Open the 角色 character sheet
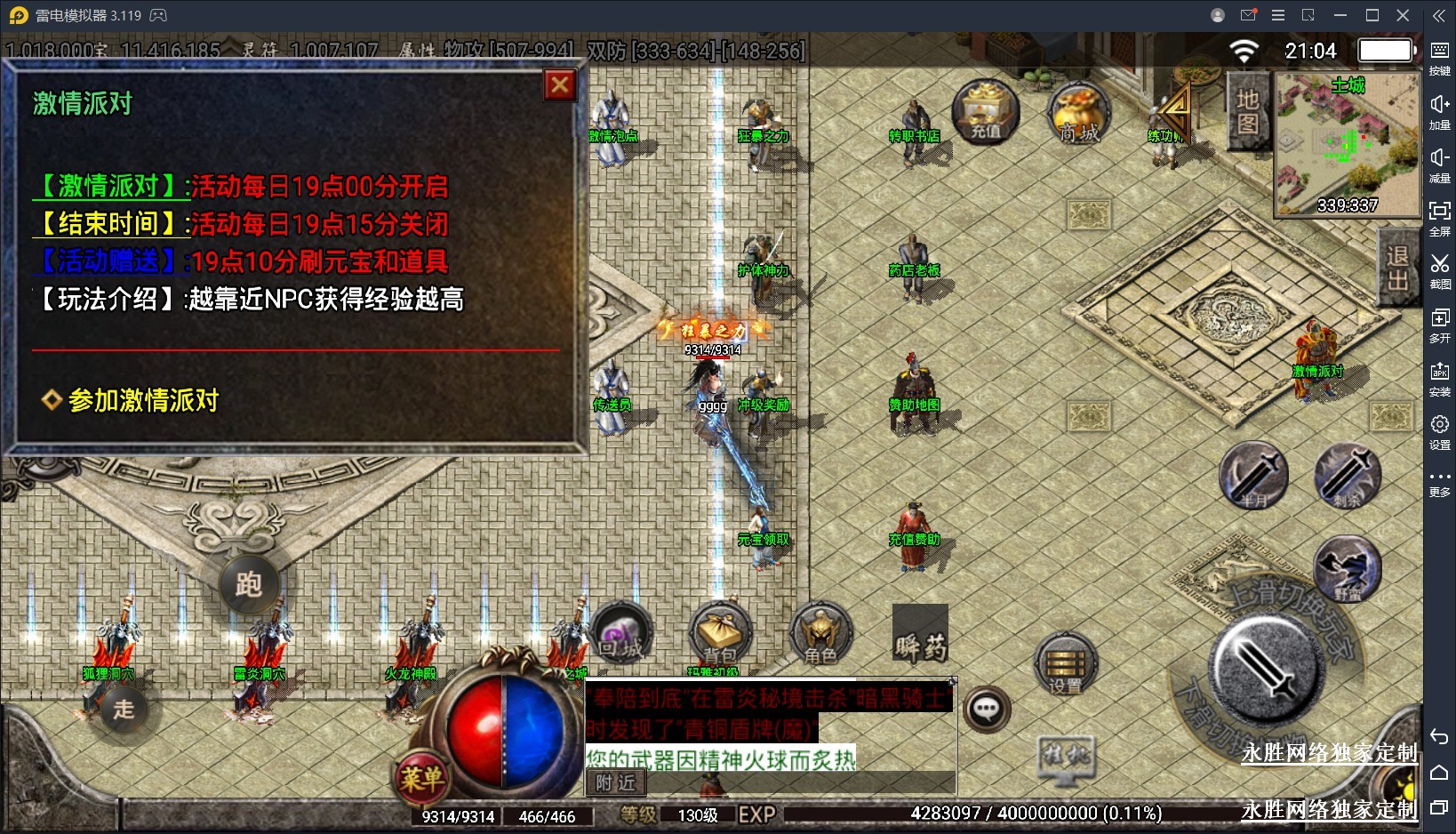1456x834 pixels. pos(820,635)
